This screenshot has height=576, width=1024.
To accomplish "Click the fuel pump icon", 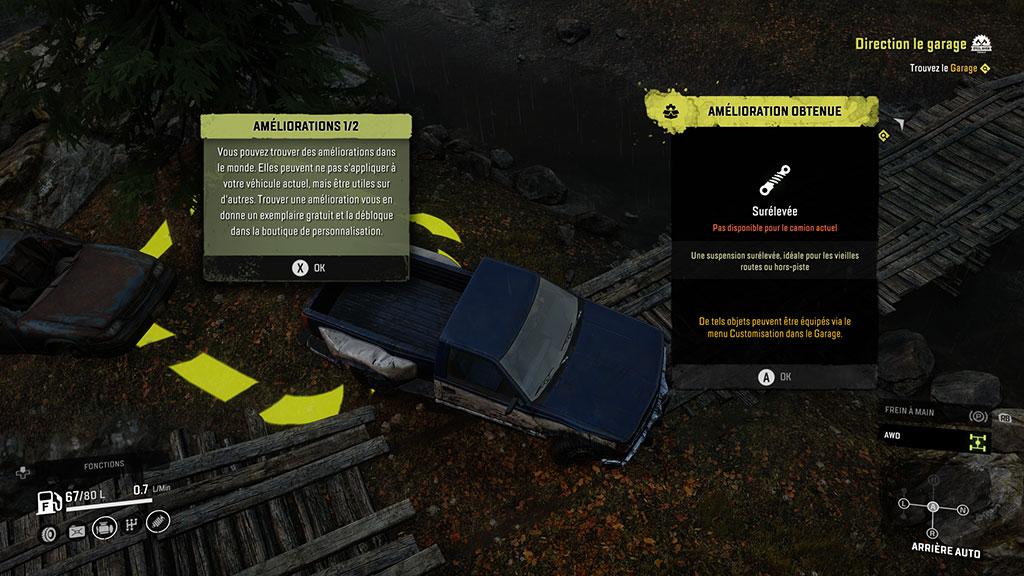I will click(x=48, y=500).
